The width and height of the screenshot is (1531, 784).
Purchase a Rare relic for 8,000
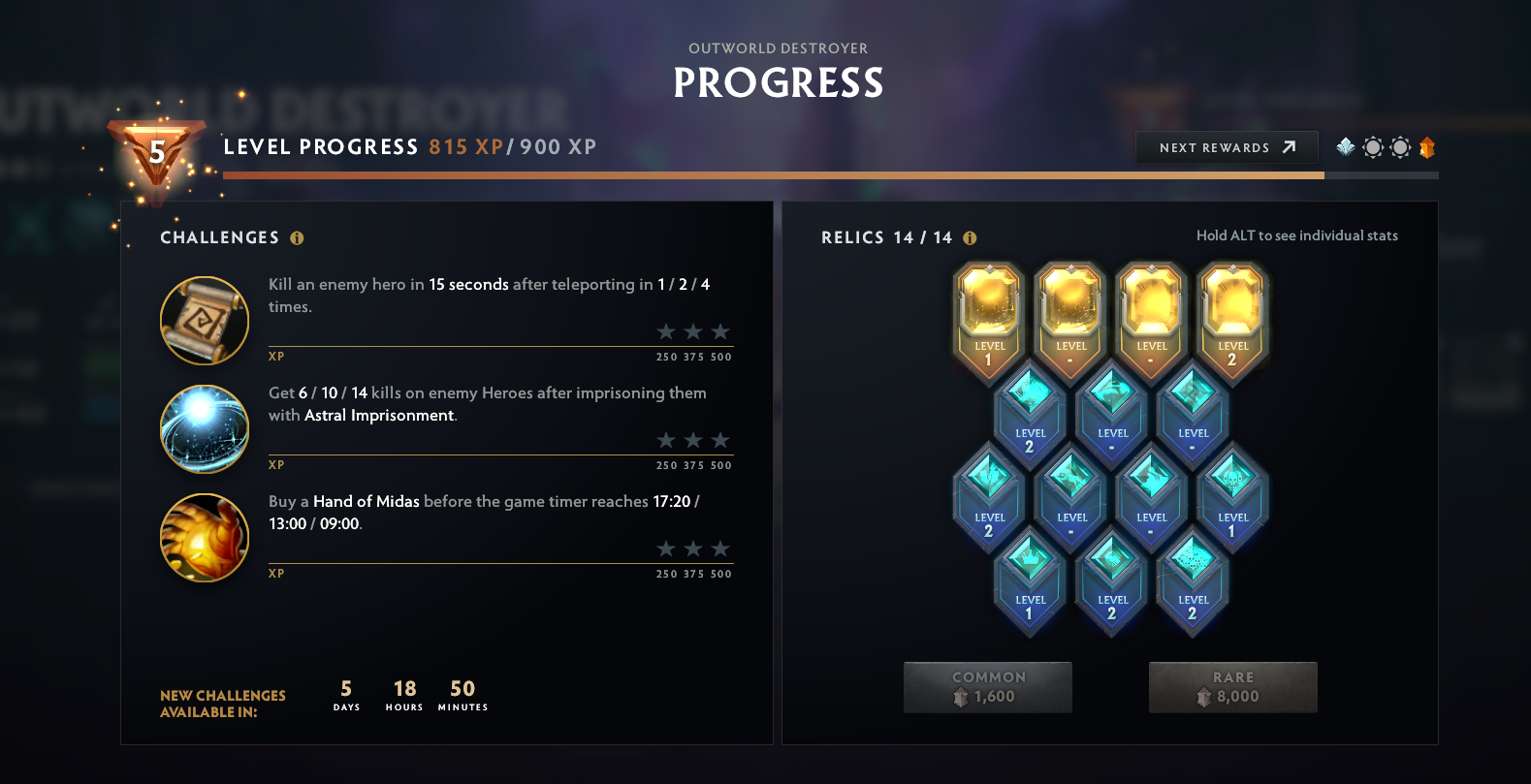click(1232, 686)
